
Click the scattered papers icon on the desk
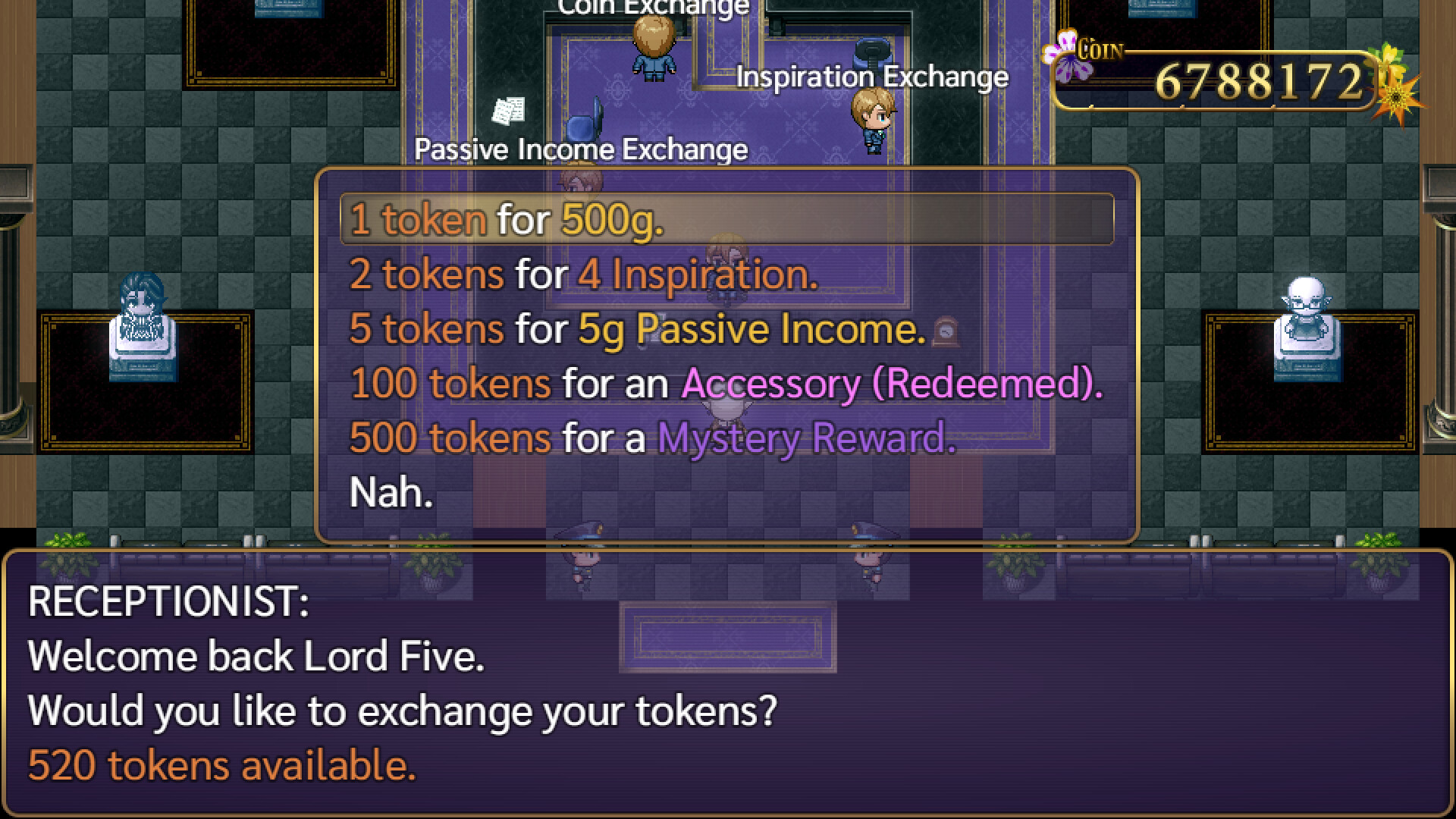[510, 108]
